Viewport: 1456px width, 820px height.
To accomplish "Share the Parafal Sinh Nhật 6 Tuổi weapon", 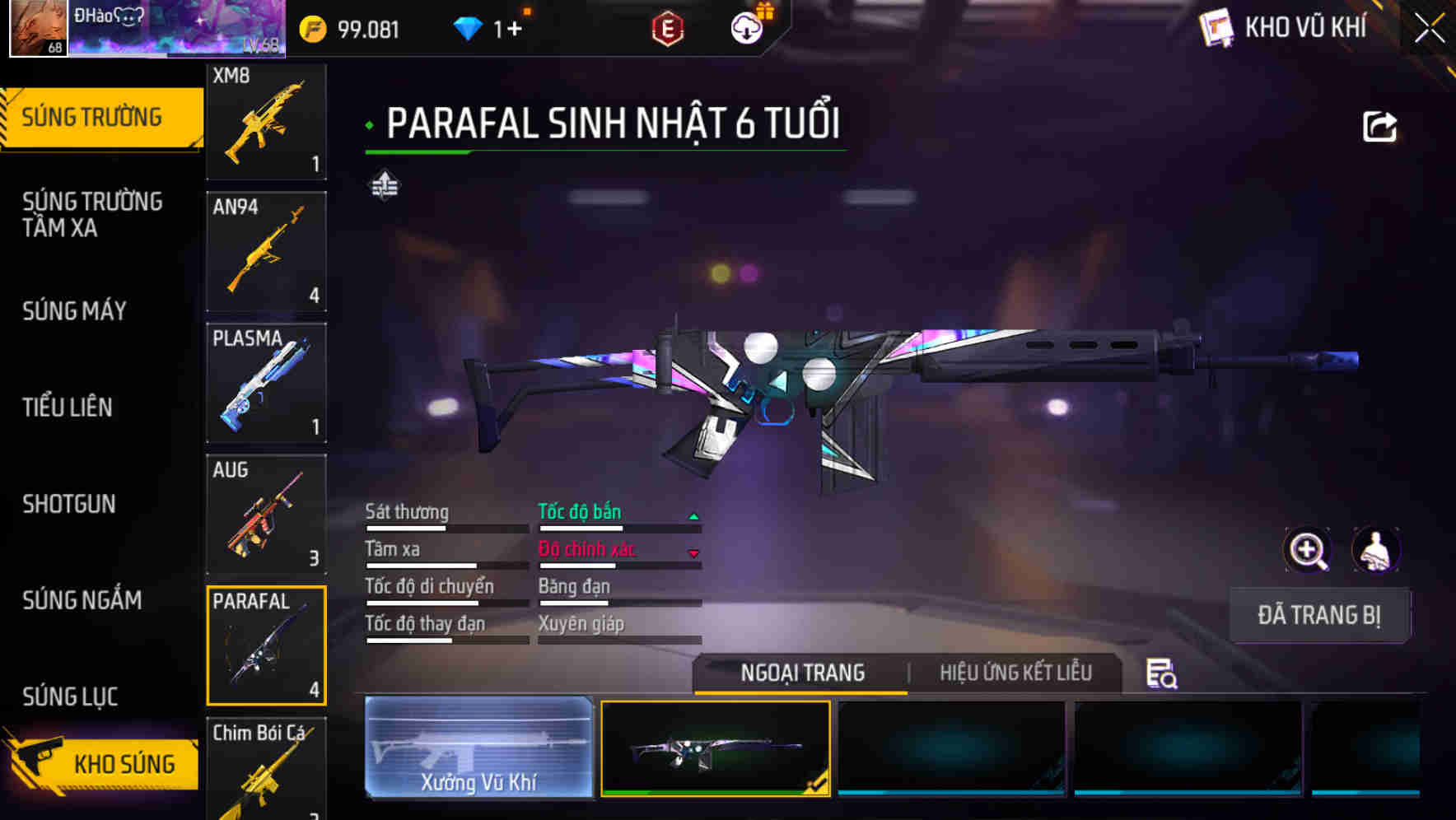I will [x=1380, y=125].
